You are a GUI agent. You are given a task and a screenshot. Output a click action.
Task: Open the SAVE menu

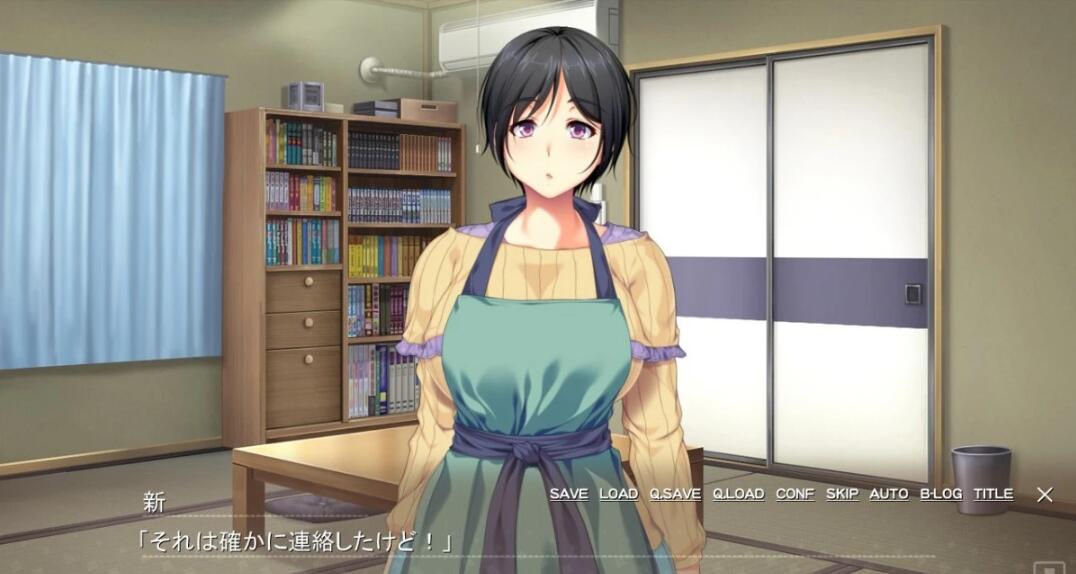568,494
